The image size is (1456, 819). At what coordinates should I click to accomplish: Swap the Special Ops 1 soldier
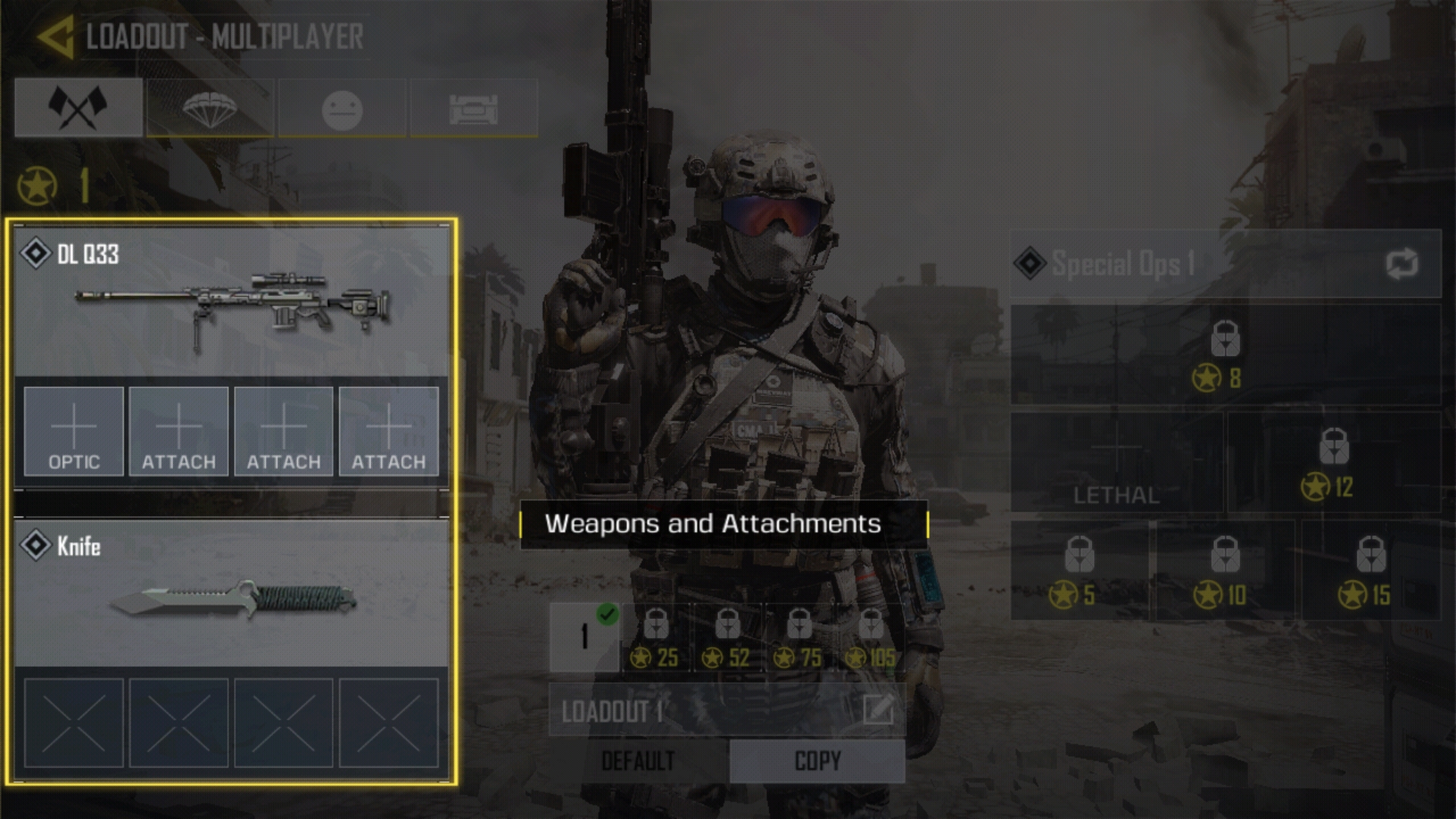click(x=1401, y=264)
